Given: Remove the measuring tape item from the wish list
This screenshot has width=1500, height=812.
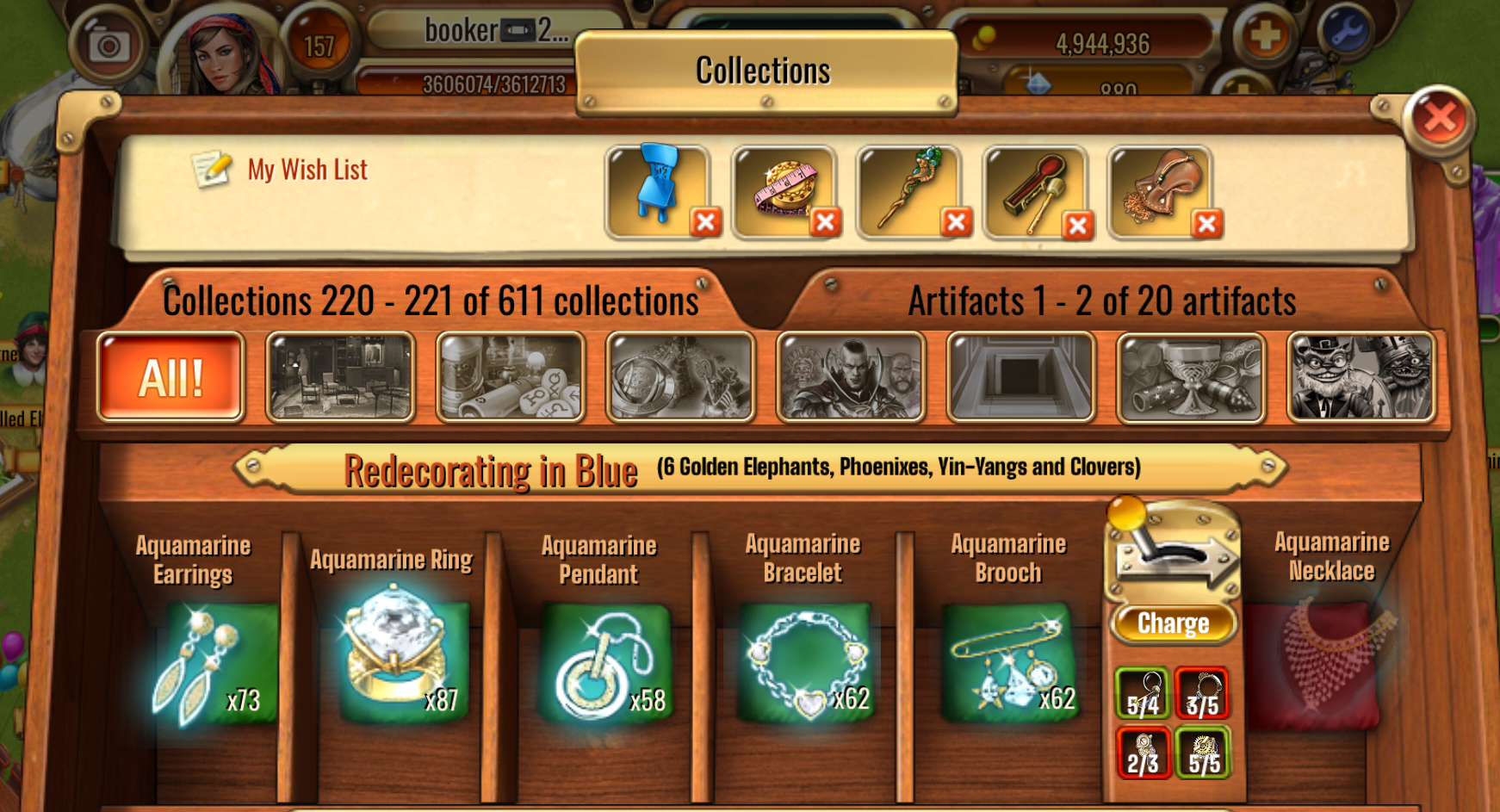Looking at the screenshot, I should point(825,223).
